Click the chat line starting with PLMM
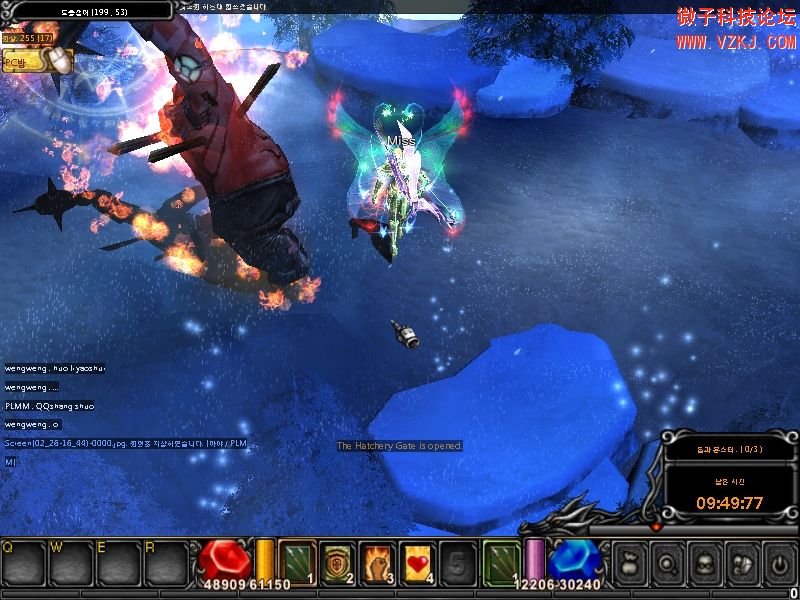The width and height of the screenshot is (800, 600). click(x=50, y=406)
